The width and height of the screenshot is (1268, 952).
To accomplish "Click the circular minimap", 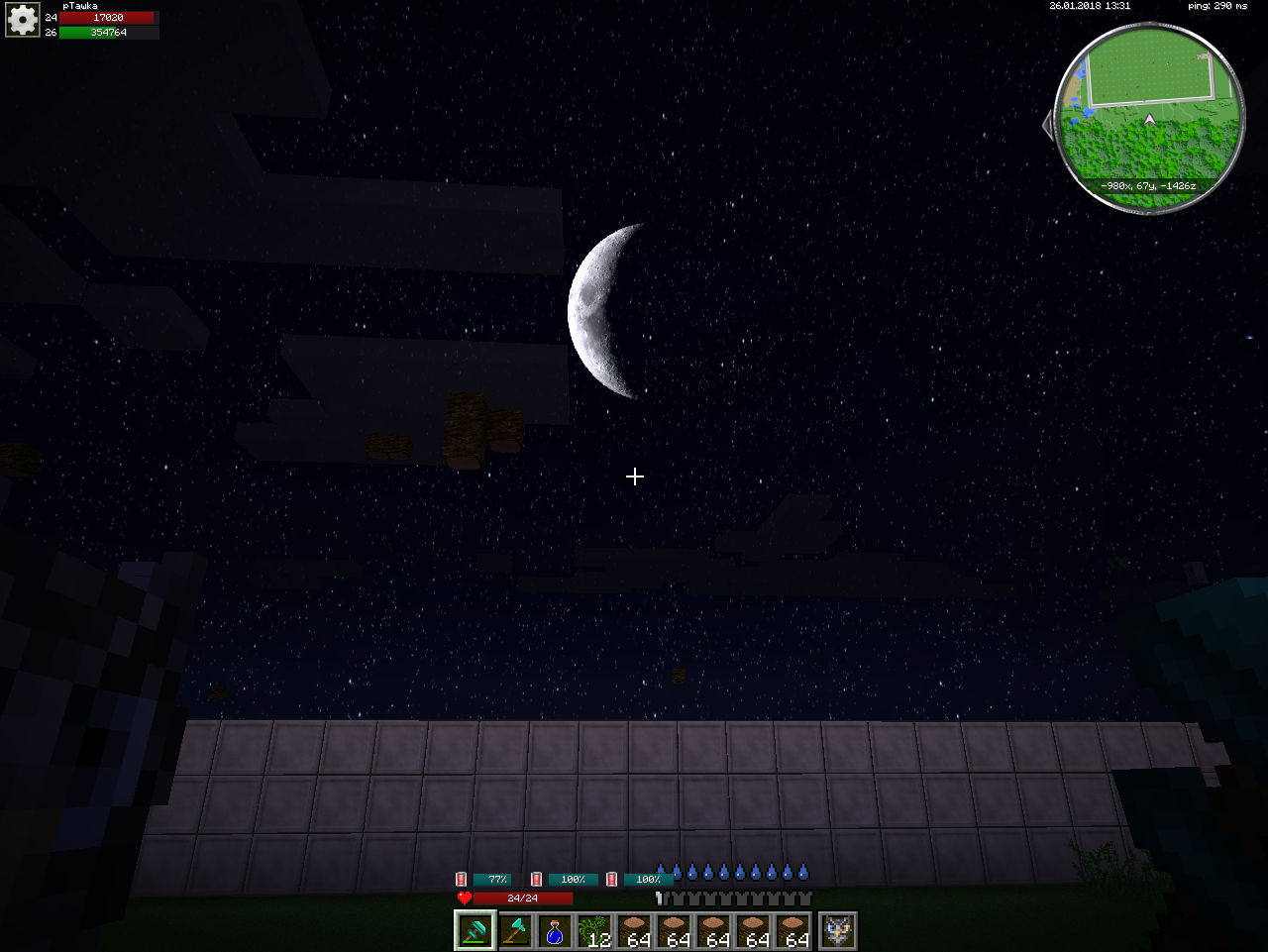I will [1149, 119].
